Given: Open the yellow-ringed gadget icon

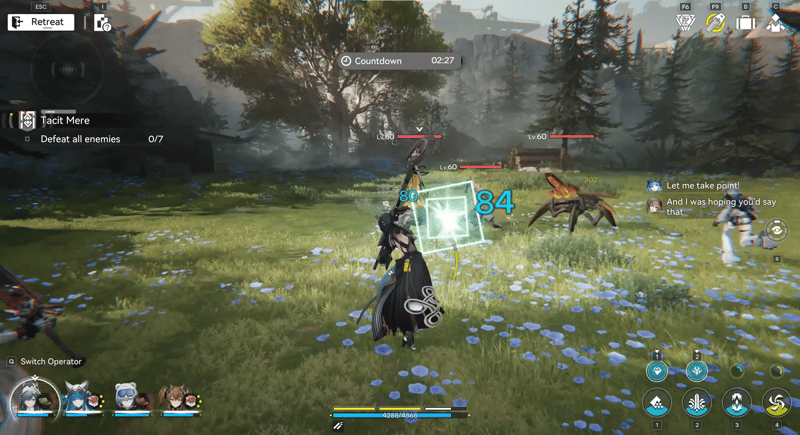Looking at the screenshot, I should [x=715, y=22].
